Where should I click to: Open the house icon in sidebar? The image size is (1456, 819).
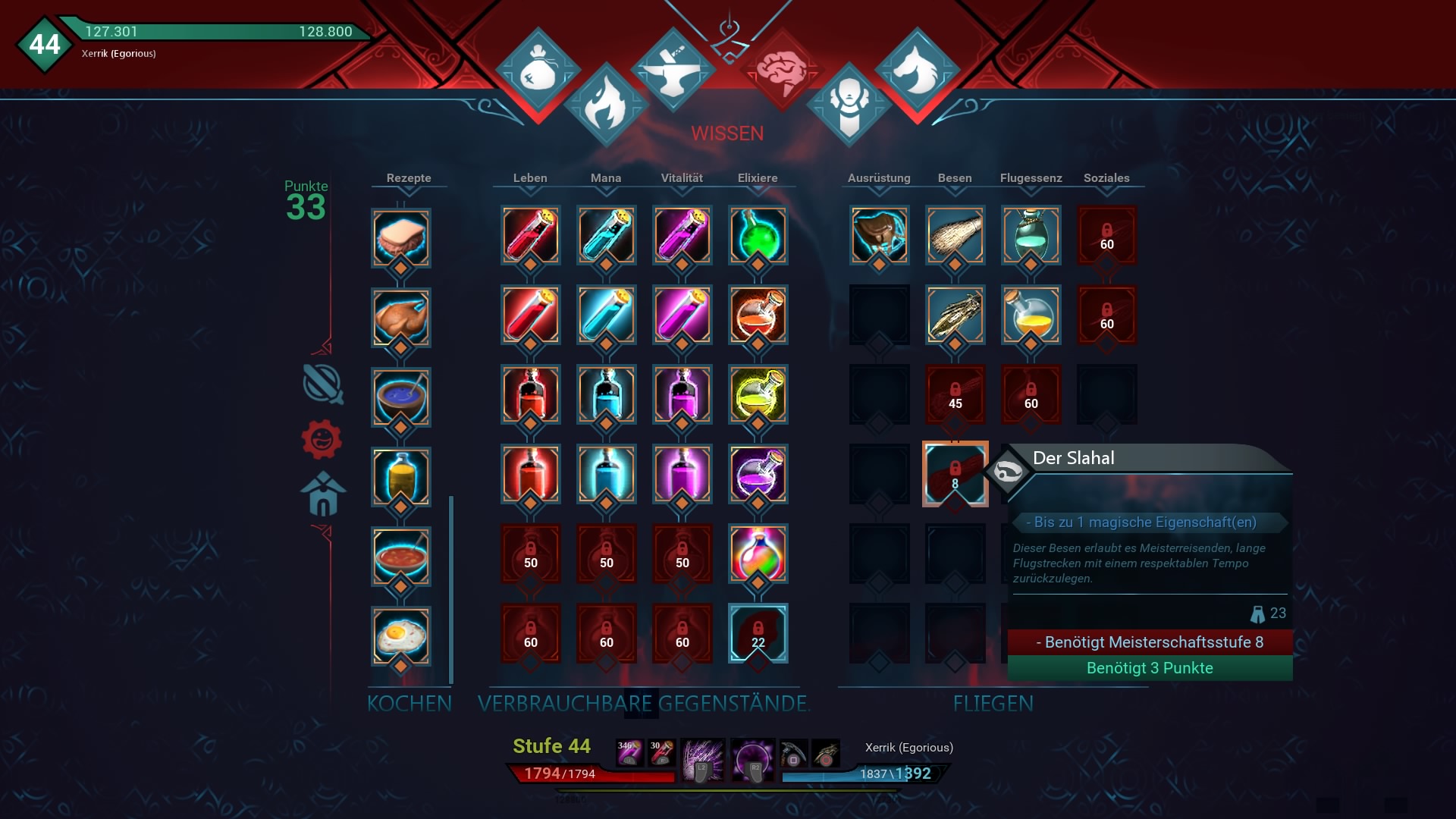point(323,494)
